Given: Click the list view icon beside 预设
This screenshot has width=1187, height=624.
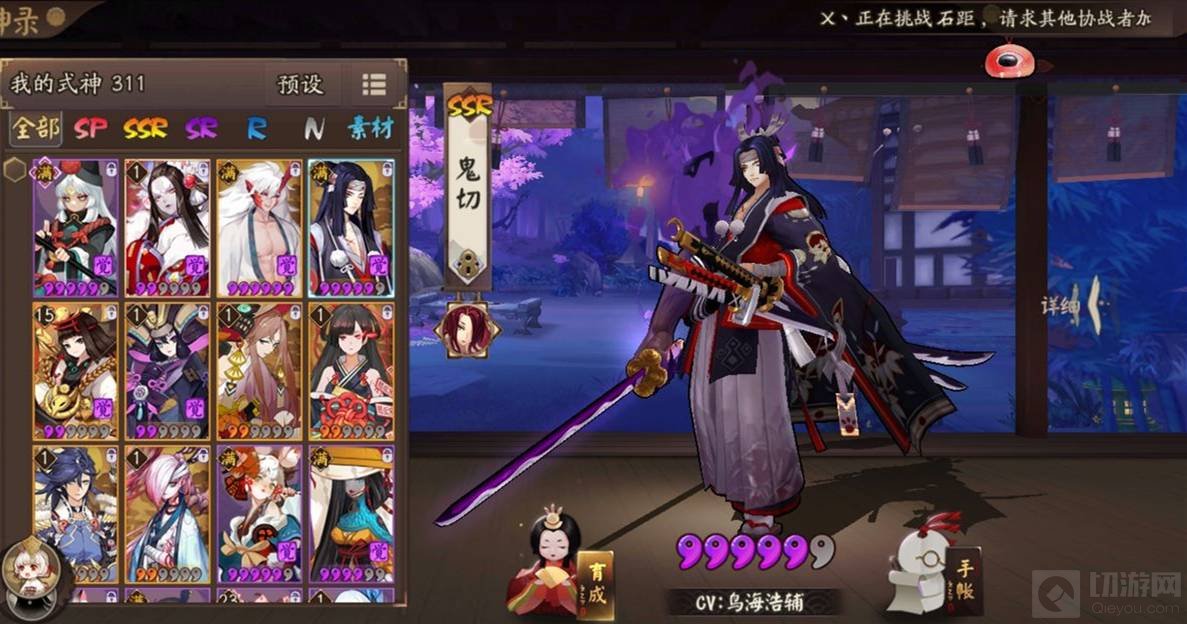Looking at the screenshot, I should click(x=374, y=85).
